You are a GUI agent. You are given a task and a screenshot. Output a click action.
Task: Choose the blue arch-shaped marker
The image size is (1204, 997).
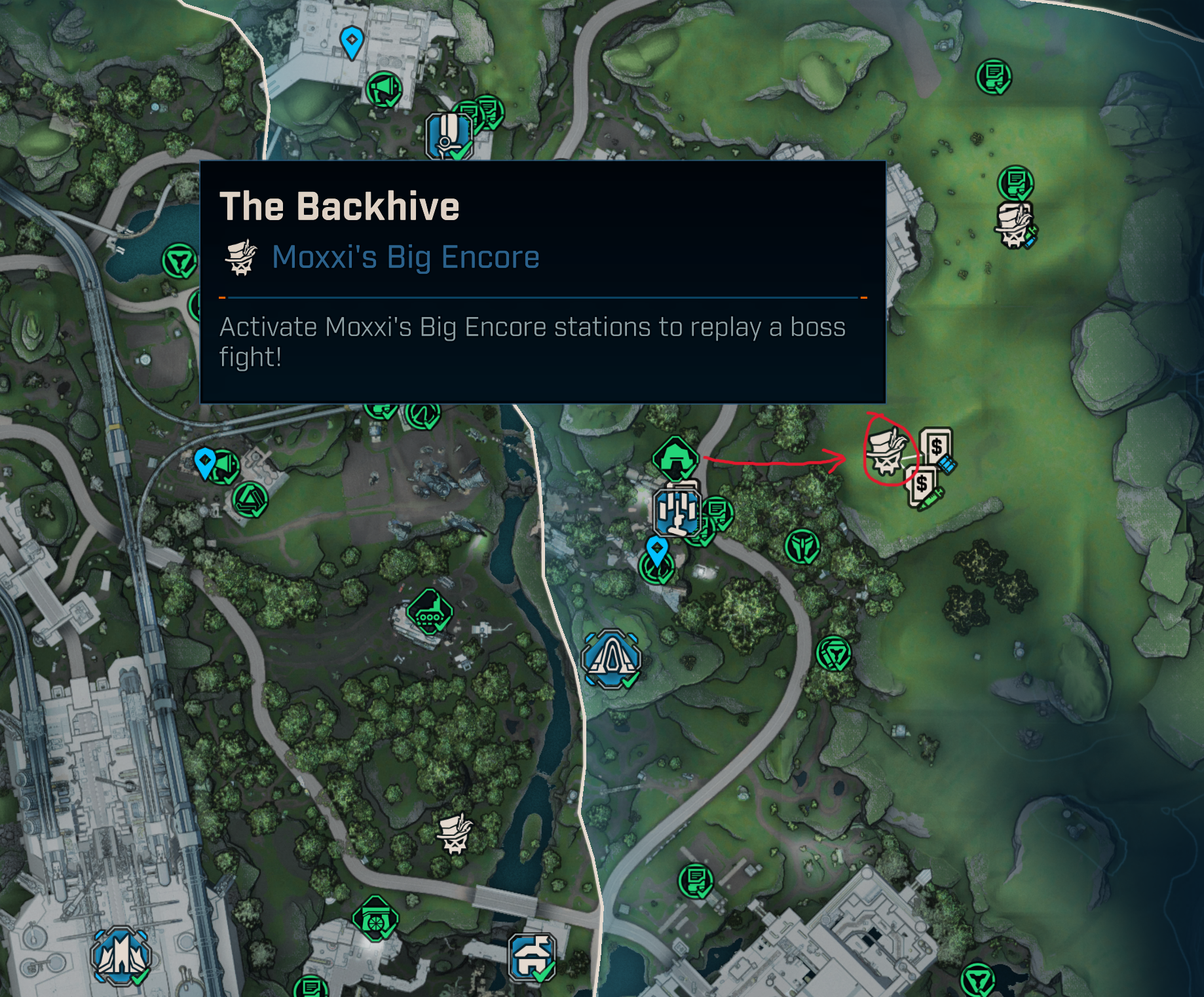point(611,658)
